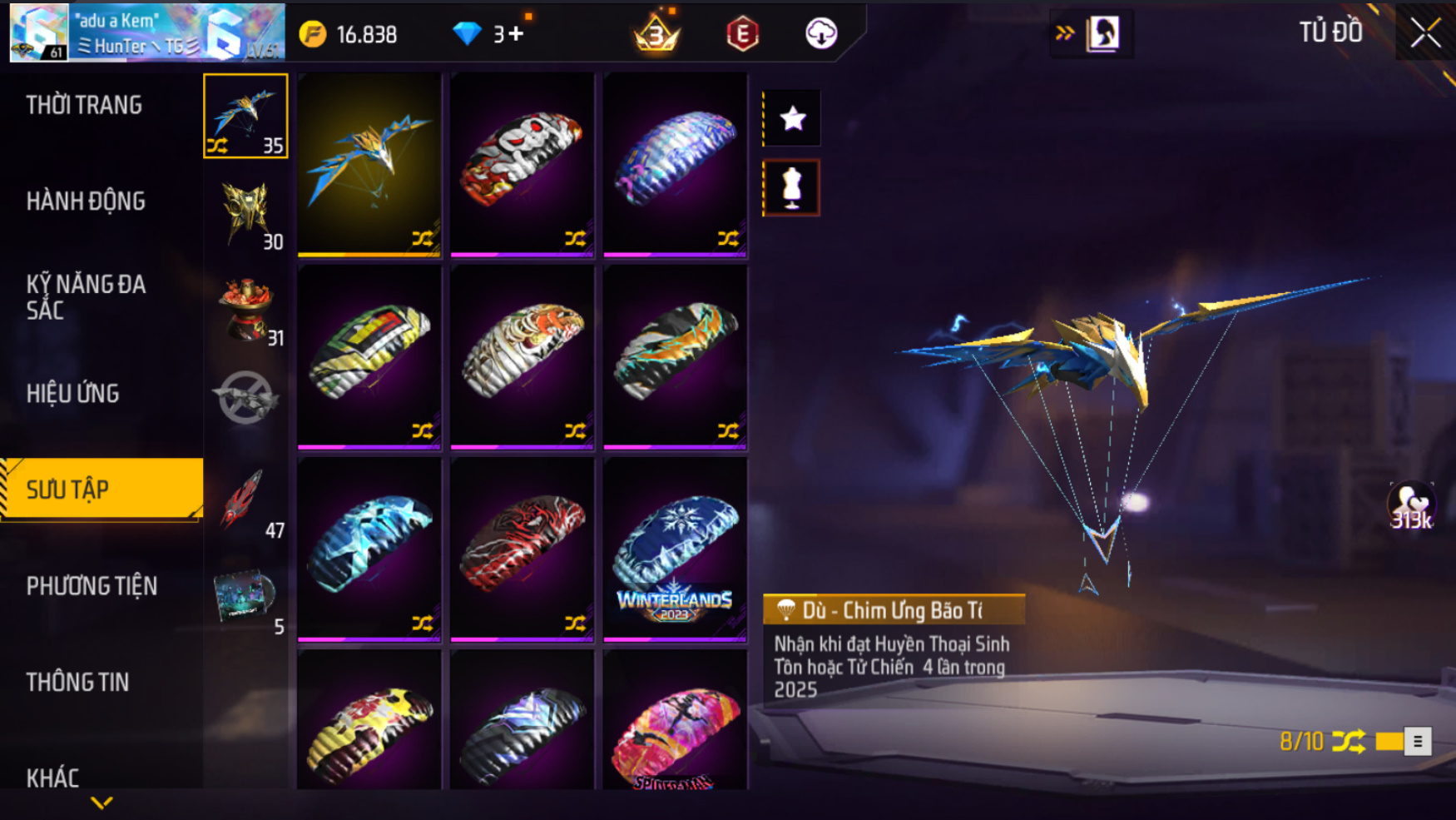Switch to Hành Động category
Viewport: 1456px width, 820px height.
tap(86, 201)
